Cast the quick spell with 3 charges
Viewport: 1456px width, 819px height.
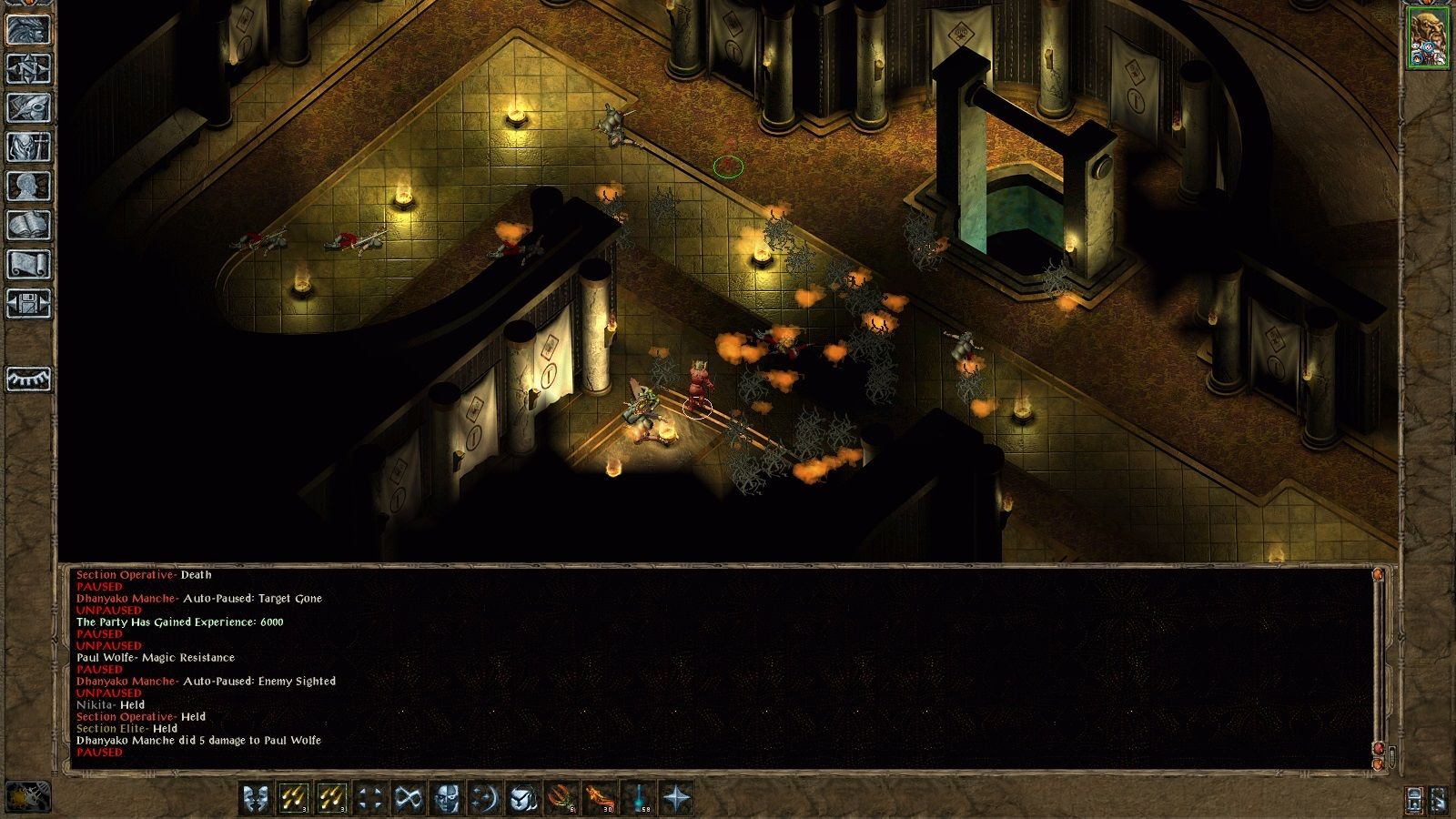tap(295, 798)
